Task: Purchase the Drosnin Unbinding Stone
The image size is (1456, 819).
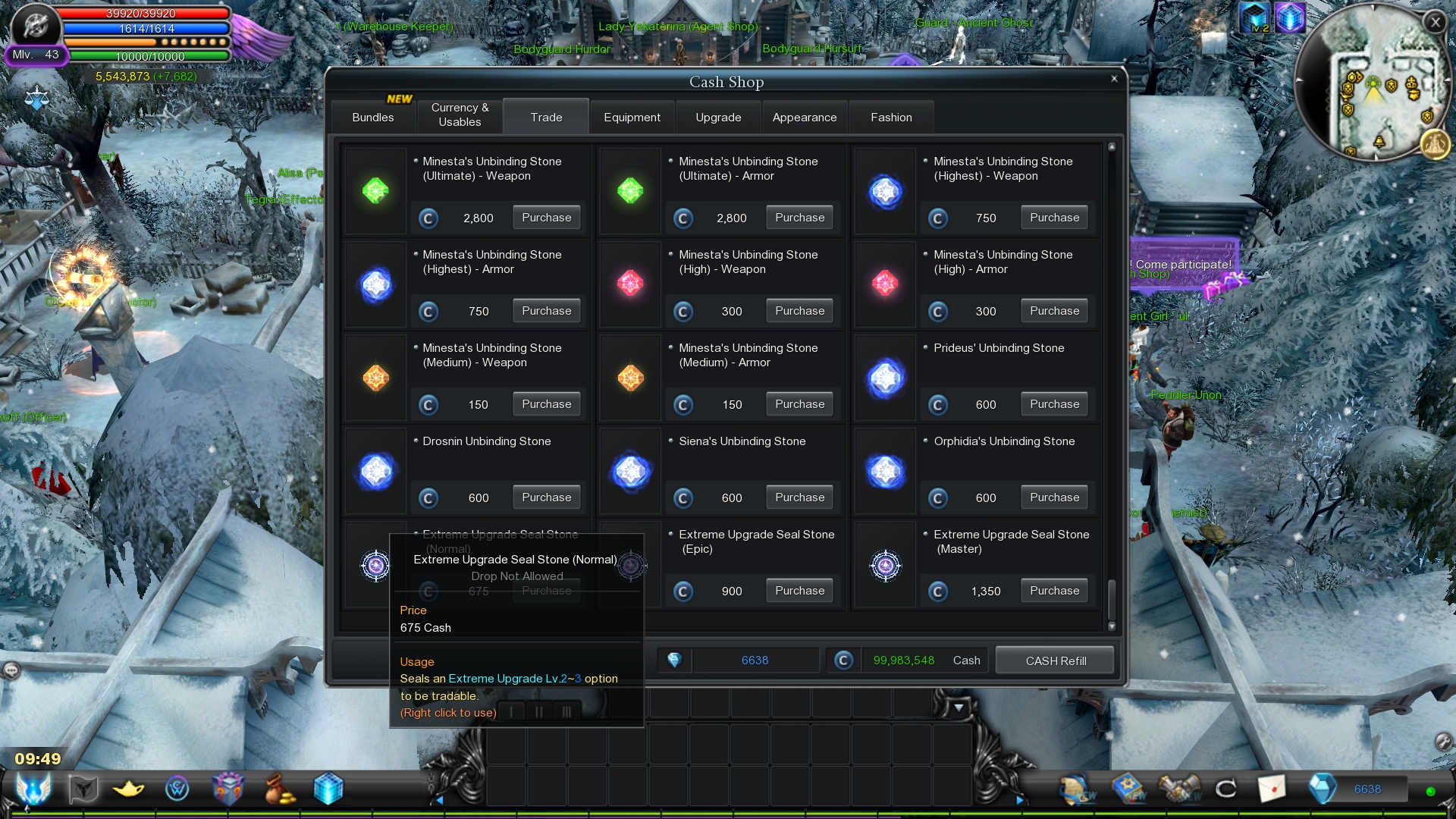Action: 546,497
